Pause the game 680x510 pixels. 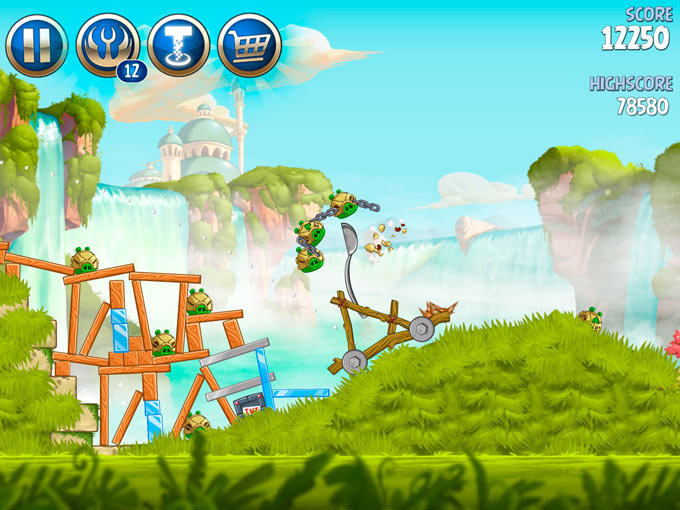(36, 45)
